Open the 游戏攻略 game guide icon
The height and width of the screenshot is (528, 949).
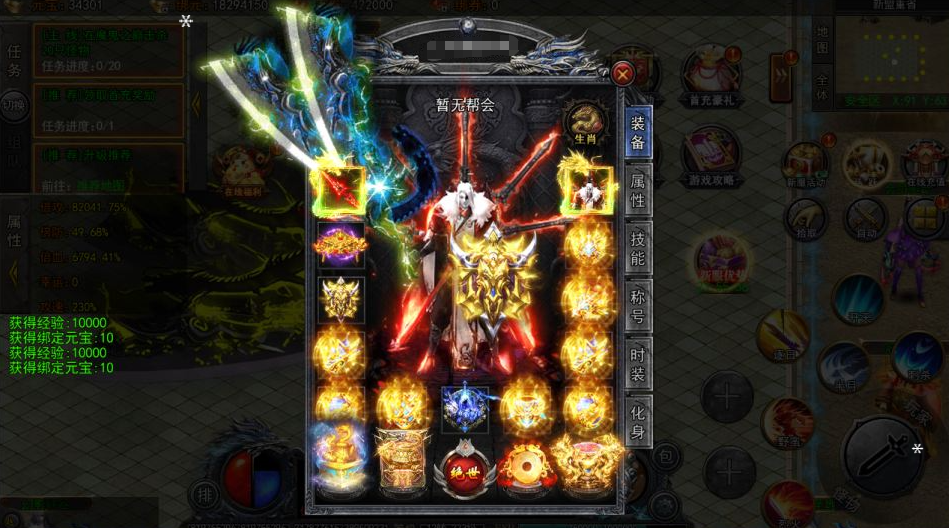711,155
